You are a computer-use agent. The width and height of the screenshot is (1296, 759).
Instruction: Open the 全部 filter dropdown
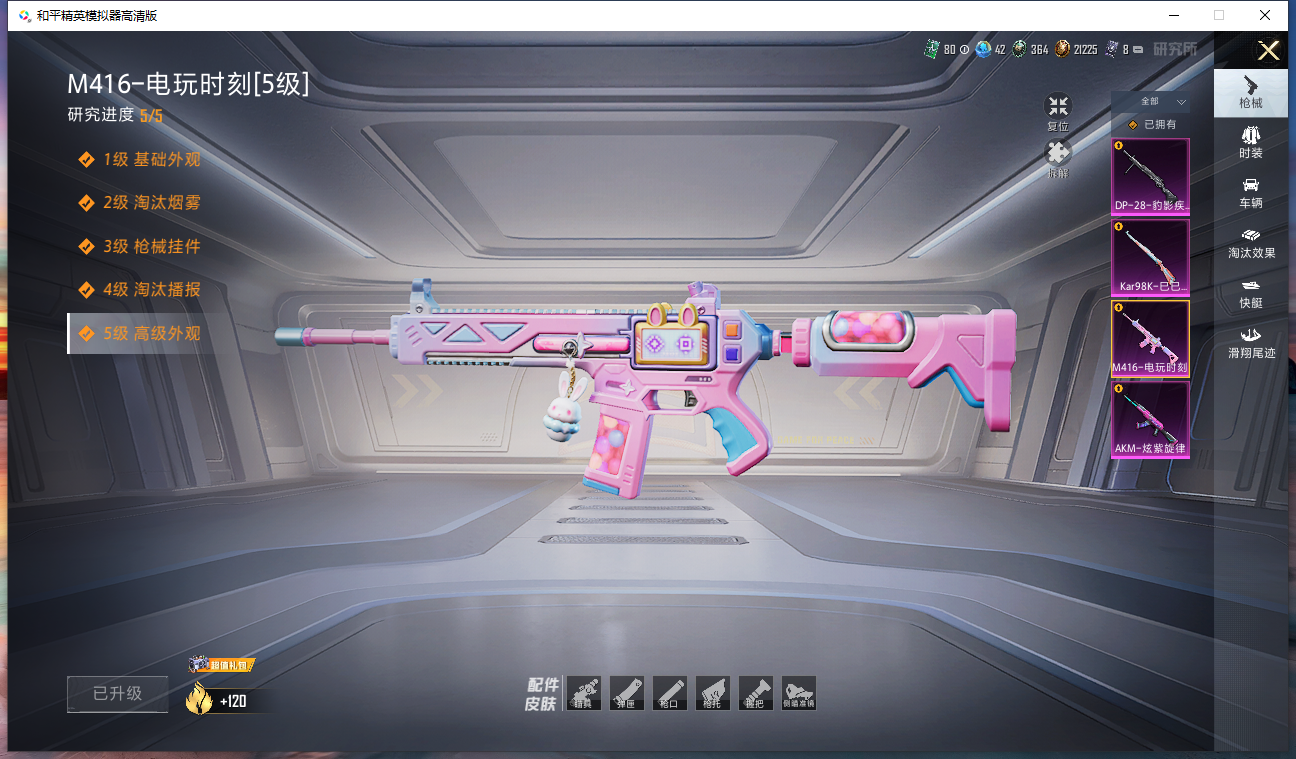[1159, 102]
